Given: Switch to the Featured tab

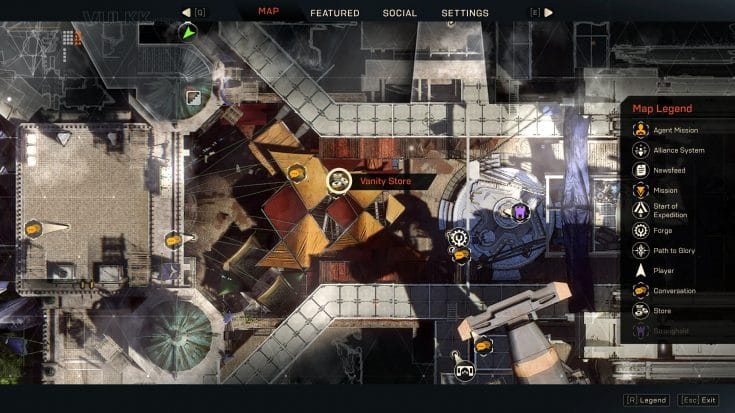Looking at the screenshot, I should [335, 13].
